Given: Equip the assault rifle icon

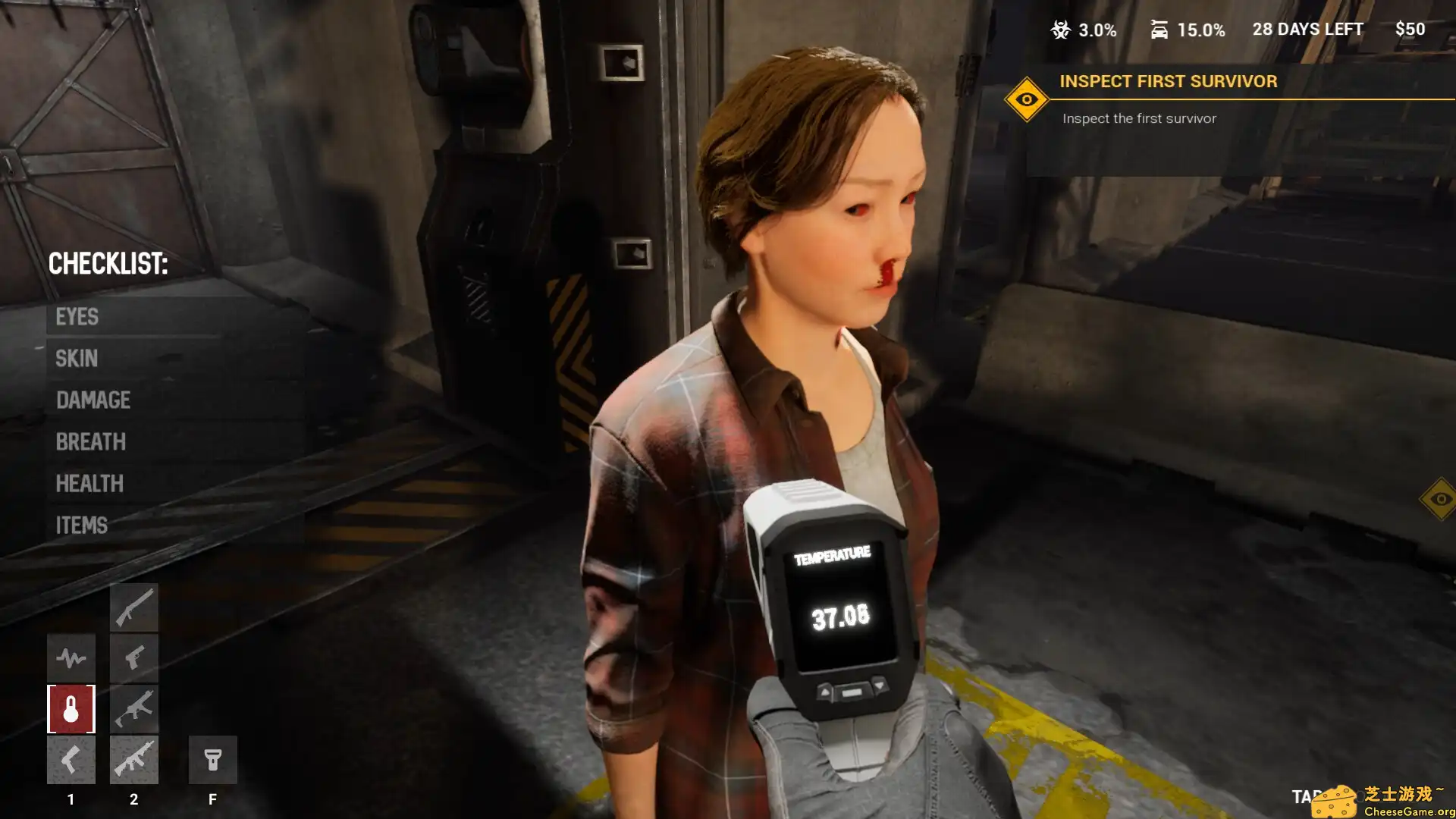Looking at the screenshot, I should pyautogui.click(x=133, y=758).
